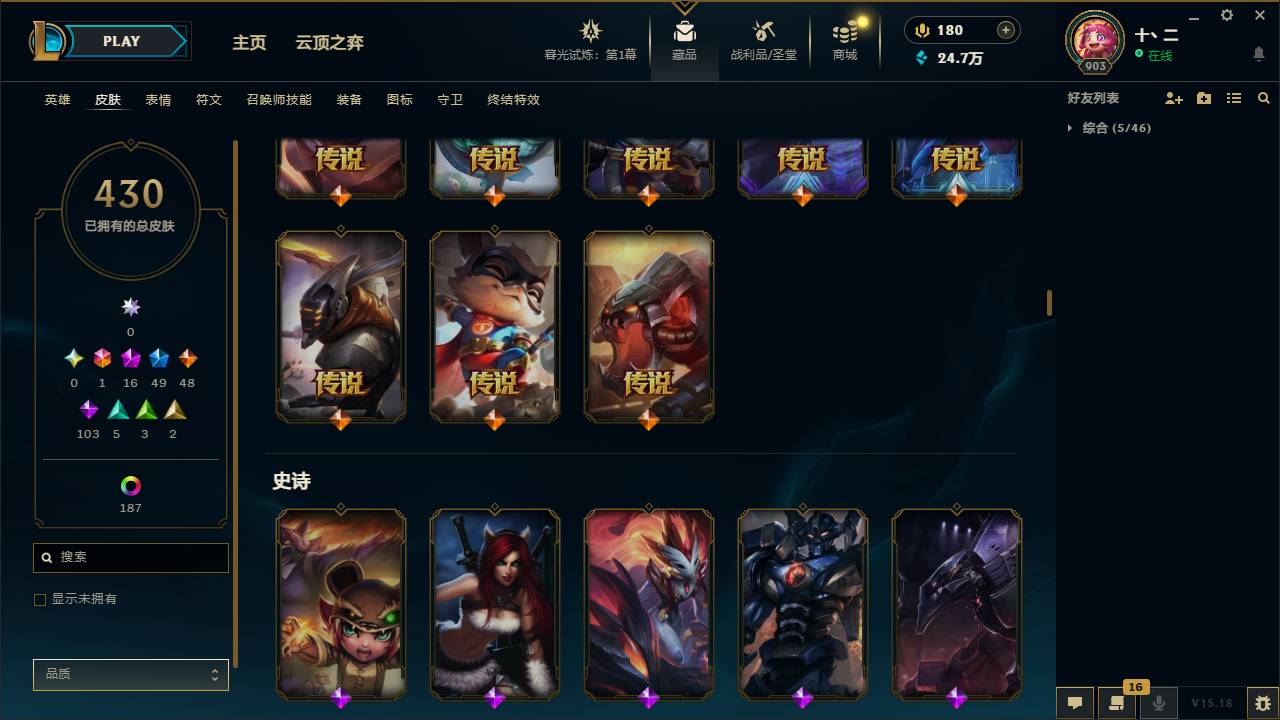This screenshot has height=720, width=1280.
Task: Select the 英雄 champions tab
Action: [56, 100]
